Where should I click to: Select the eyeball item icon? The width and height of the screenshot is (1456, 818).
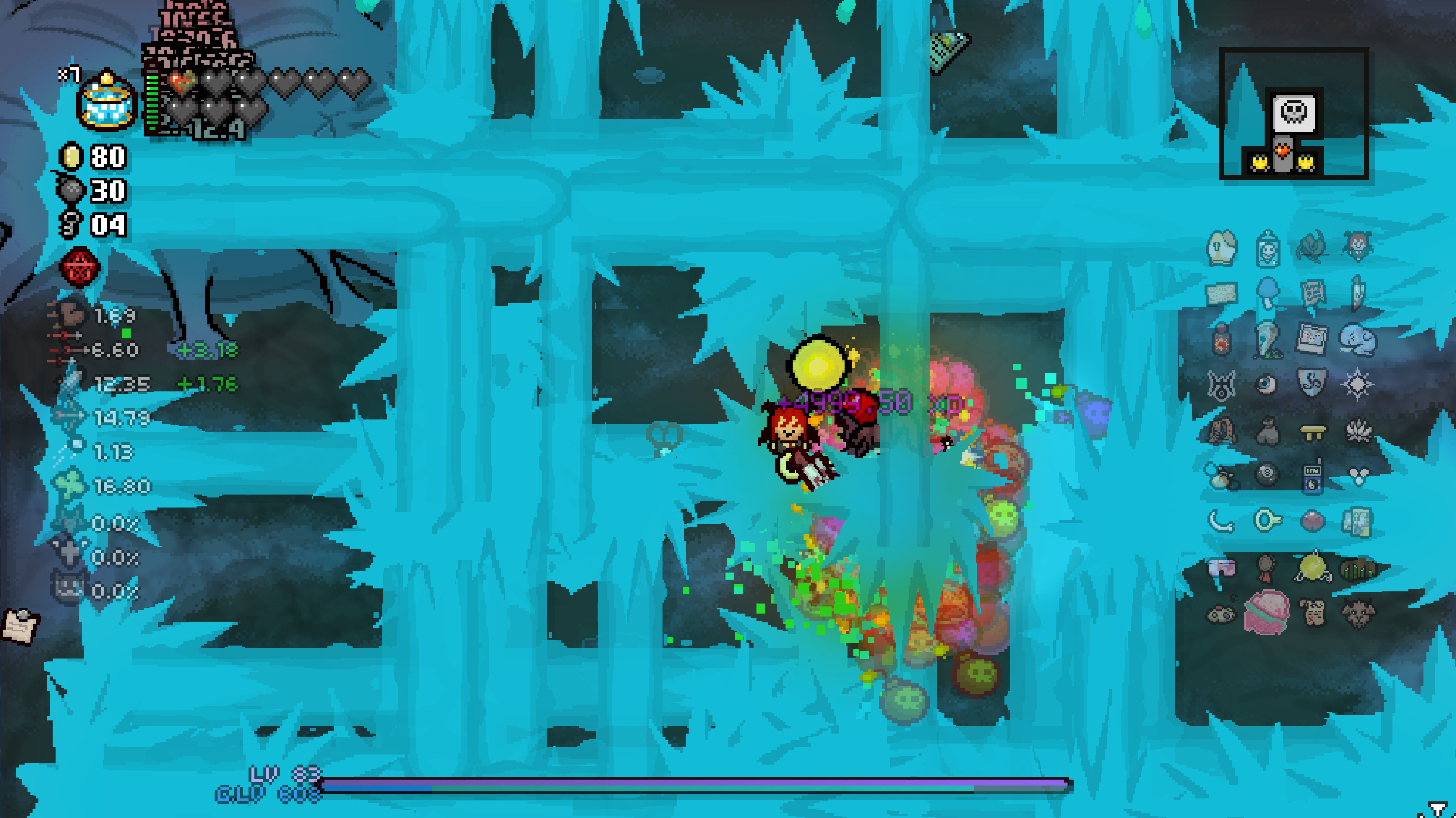tap(1267, 384)
